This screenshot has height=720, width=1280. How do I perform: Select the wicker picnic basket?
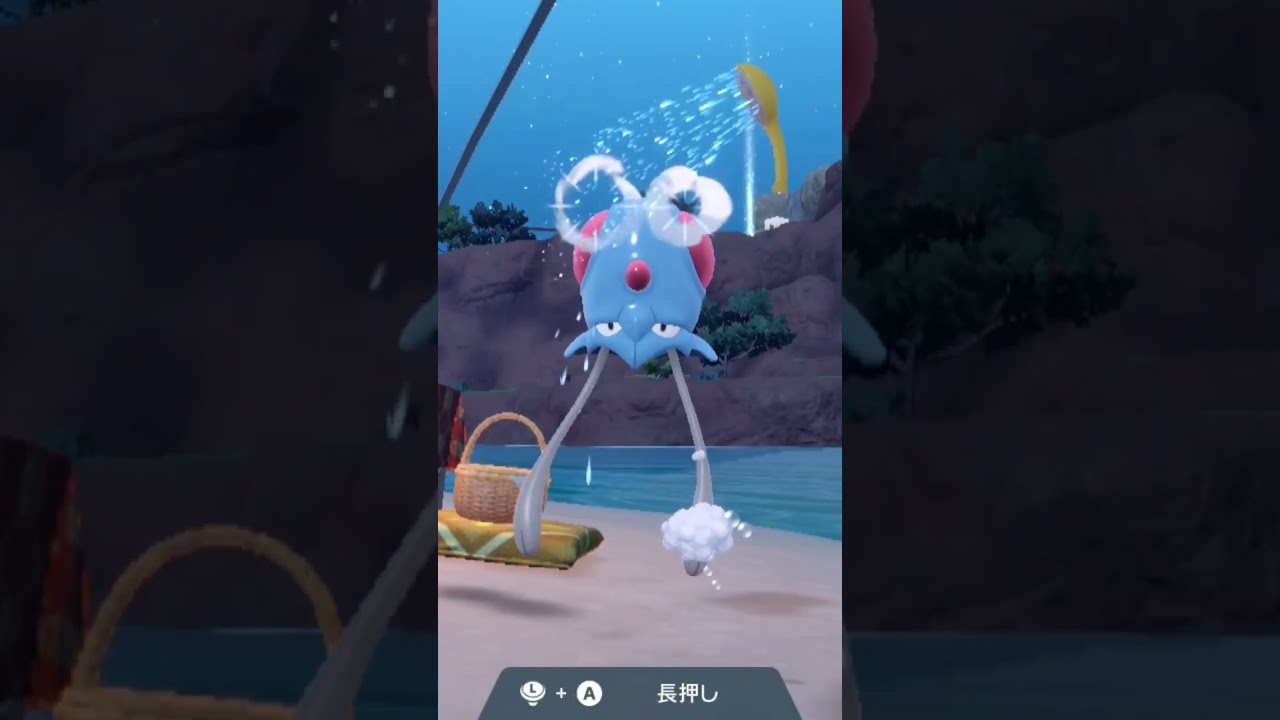[x=487, y=490]
